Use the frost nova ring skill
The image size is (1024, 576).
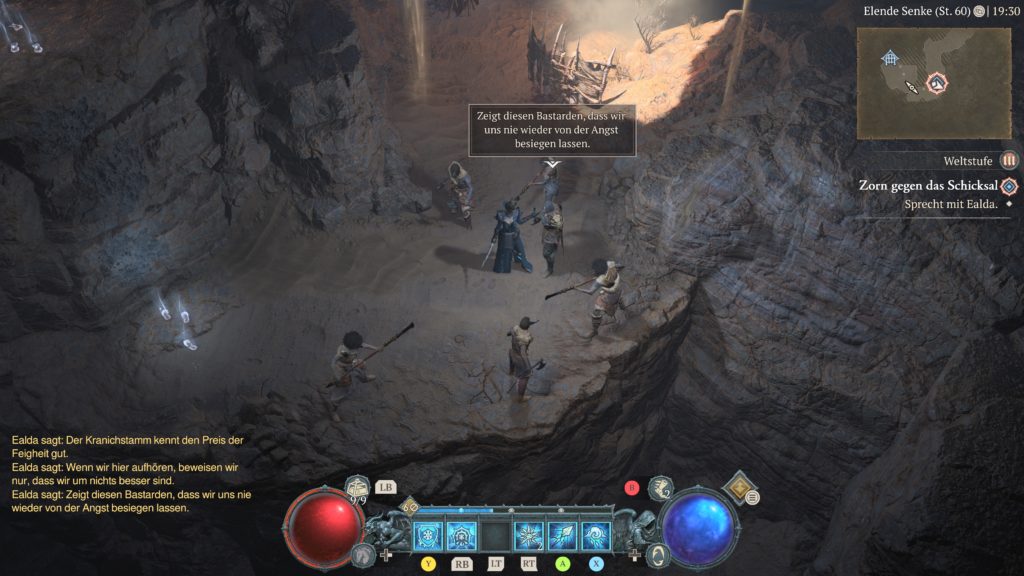tap(461, 536)
